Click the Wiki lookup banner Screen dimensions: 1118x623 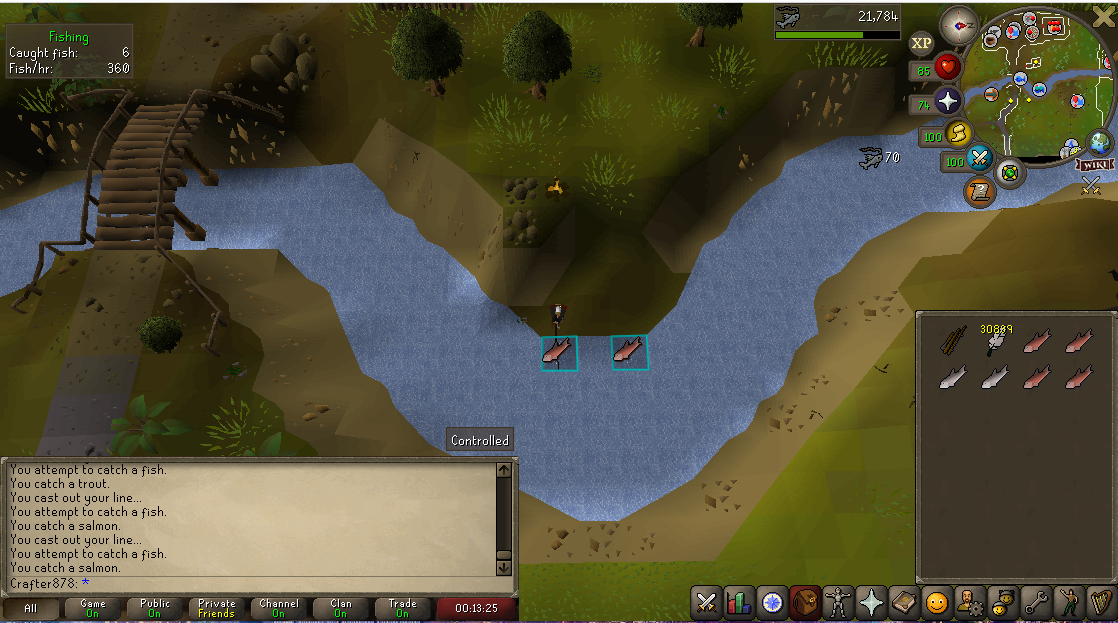click(1095, 164)
